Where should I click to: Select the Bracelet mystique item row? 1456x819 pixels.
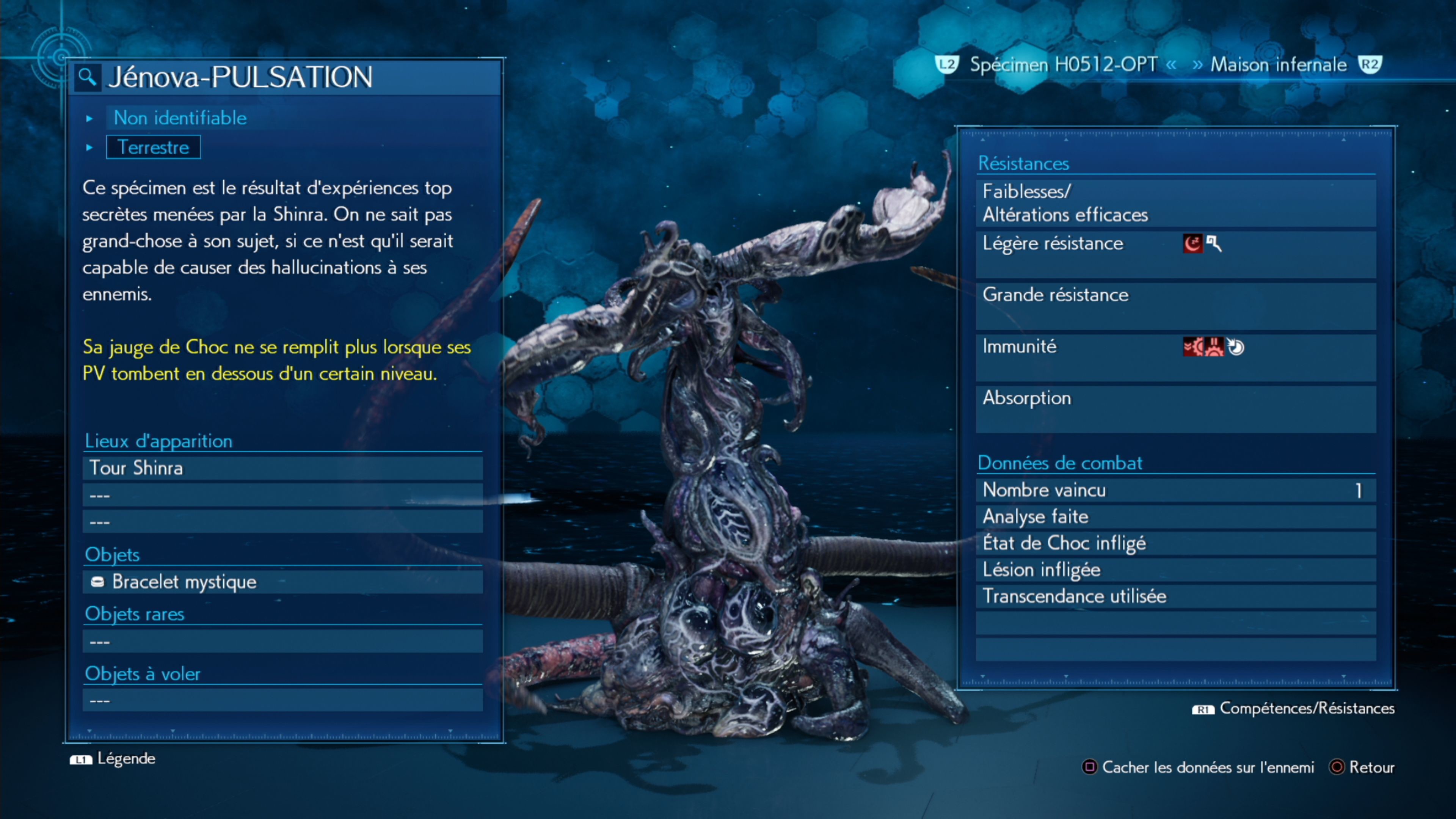(282, 582)
